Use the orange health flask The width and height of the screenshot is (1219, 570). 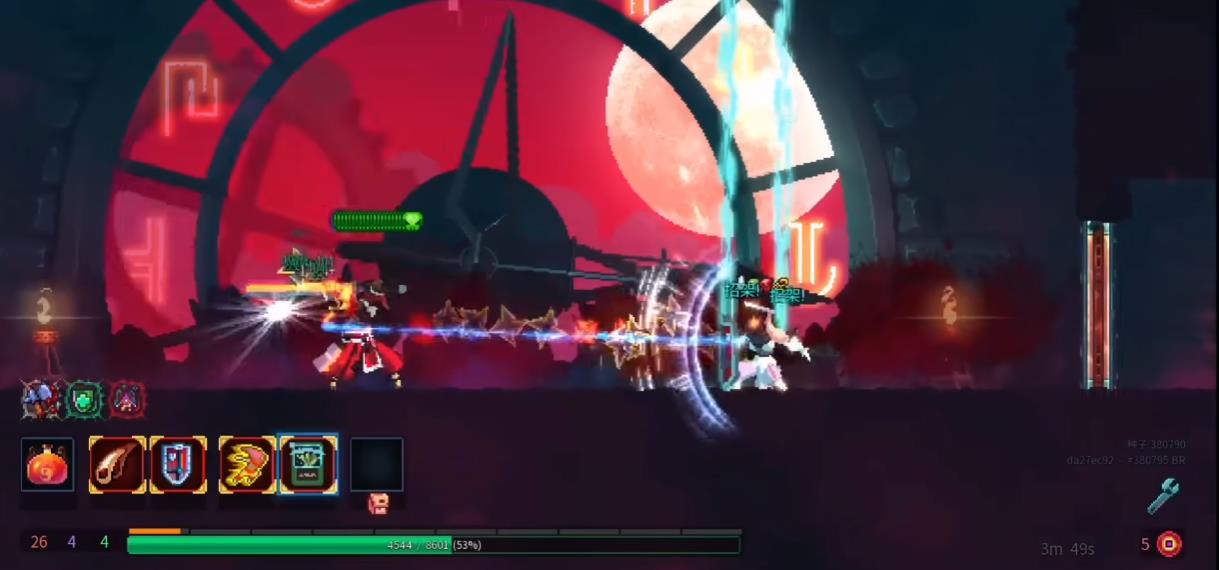47,465
